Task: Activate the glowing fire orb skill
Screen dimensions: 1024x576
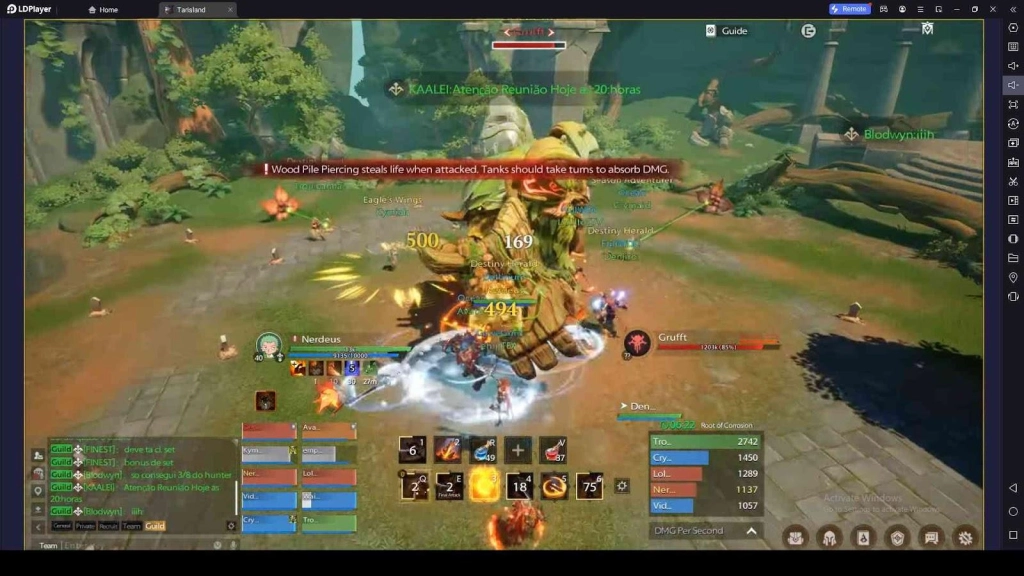Action: (x=484, y=486)
